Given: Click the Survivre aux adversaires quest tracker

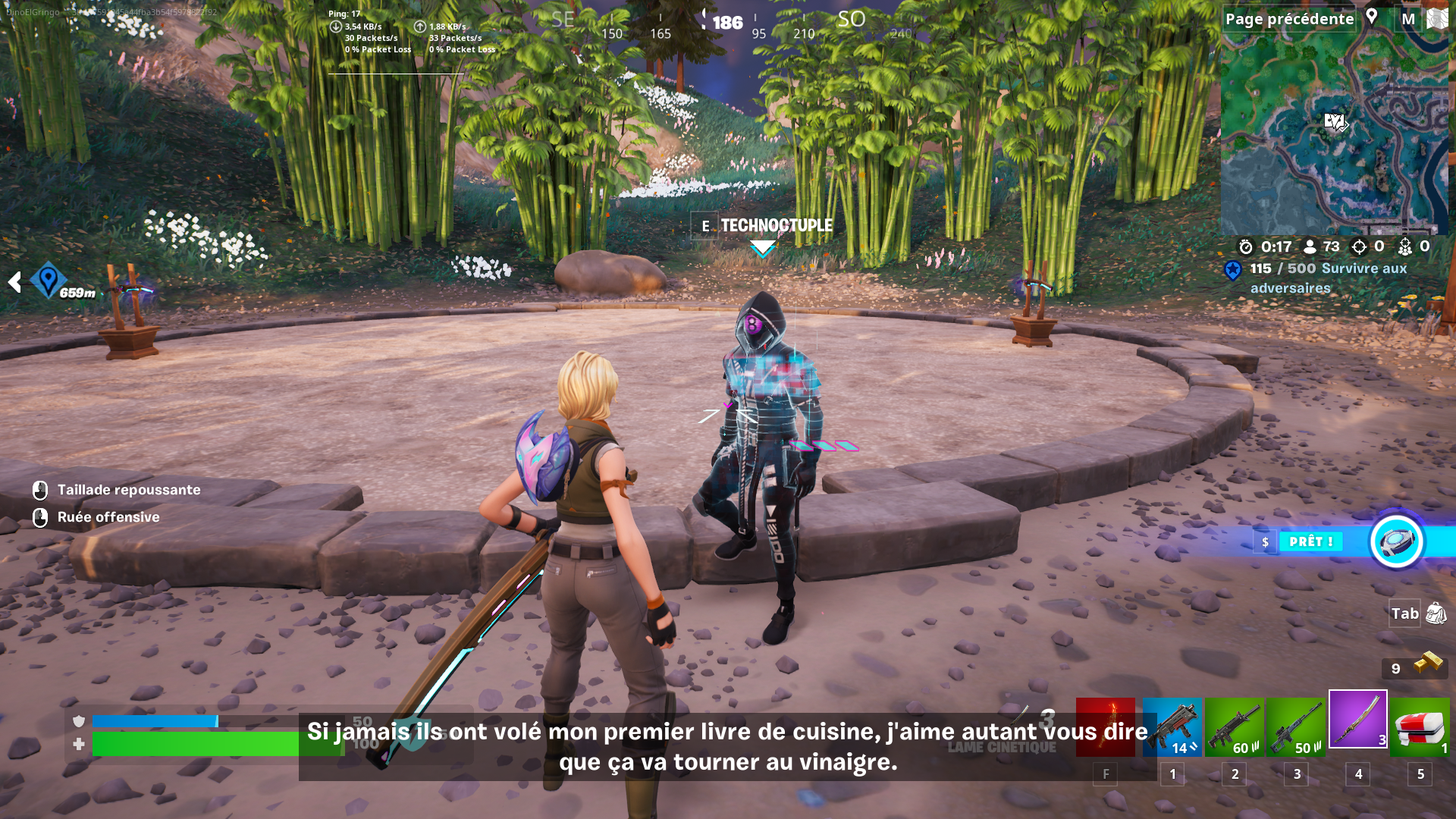Looking at the screenshot, I should pyautogui.click(x=1327, y=278).
